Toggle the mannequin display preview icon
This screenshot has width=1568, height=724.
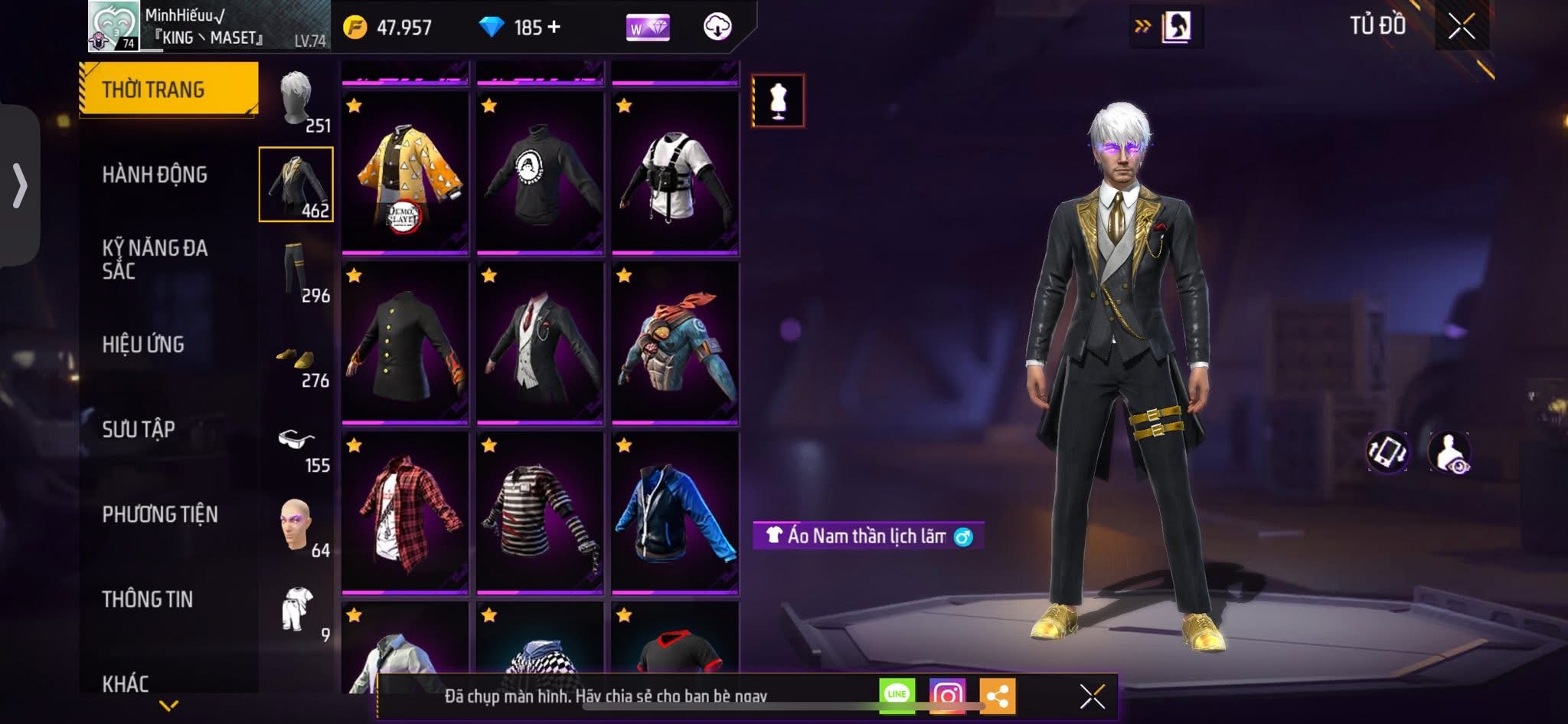(777, 102)
